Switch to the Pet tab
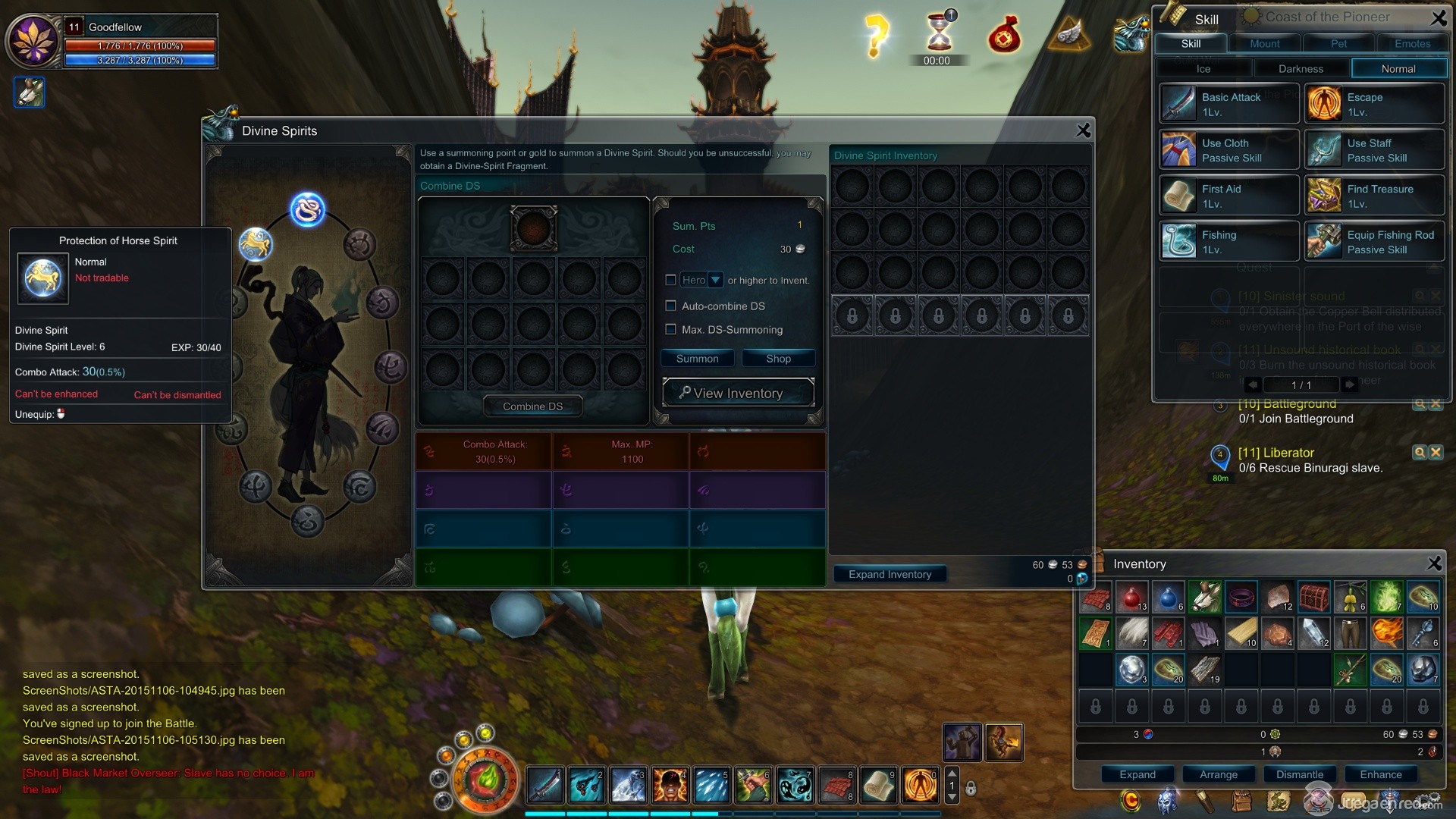 pyautogui.click(x=1338, y=44)
